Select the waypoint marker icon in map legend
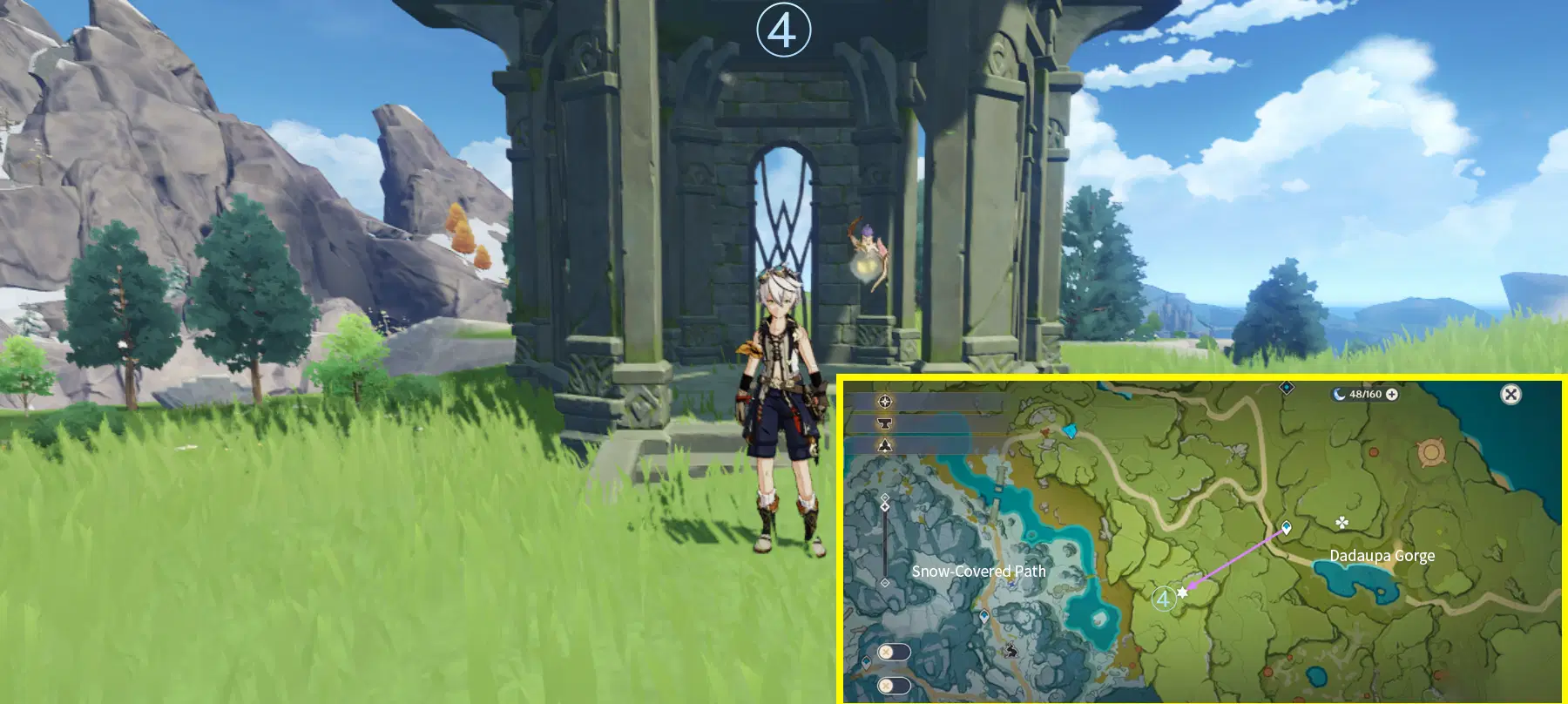Image resolution: width=1568 pixels, height=704 pixels. tap(883, 401)
